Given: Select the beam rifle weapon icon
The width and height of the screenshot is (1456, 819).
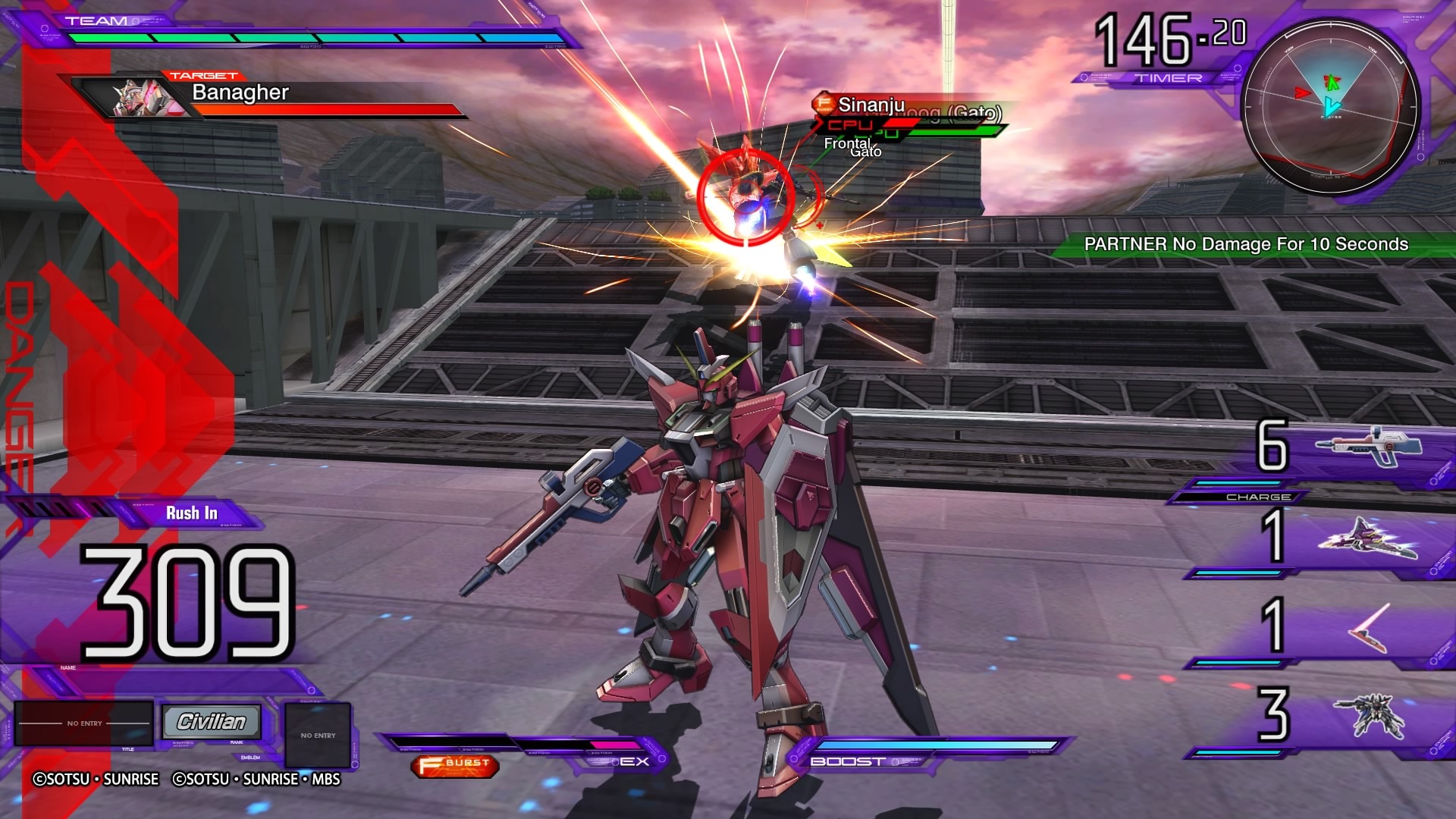Looking at the screenshot, I should point(1369,447).
